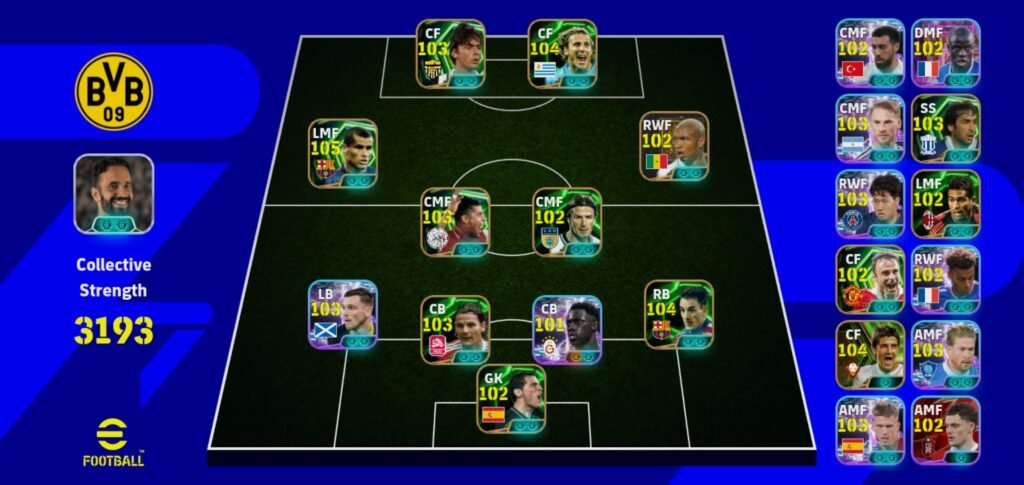This screenshot has height=485, width=1024.
Task: Choose the LB card with Scotland flag
Action: [x=342, y=314]
